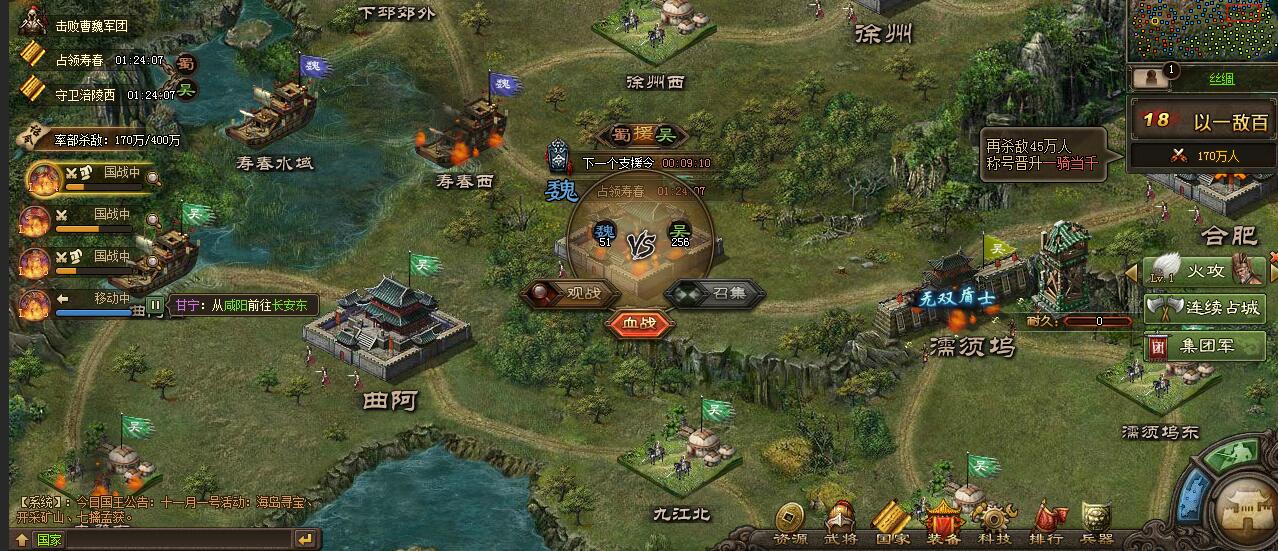Choose the 召集 rally button
Image resolution: width=1278 pixels, height=551 pixels.
point(716,294)
